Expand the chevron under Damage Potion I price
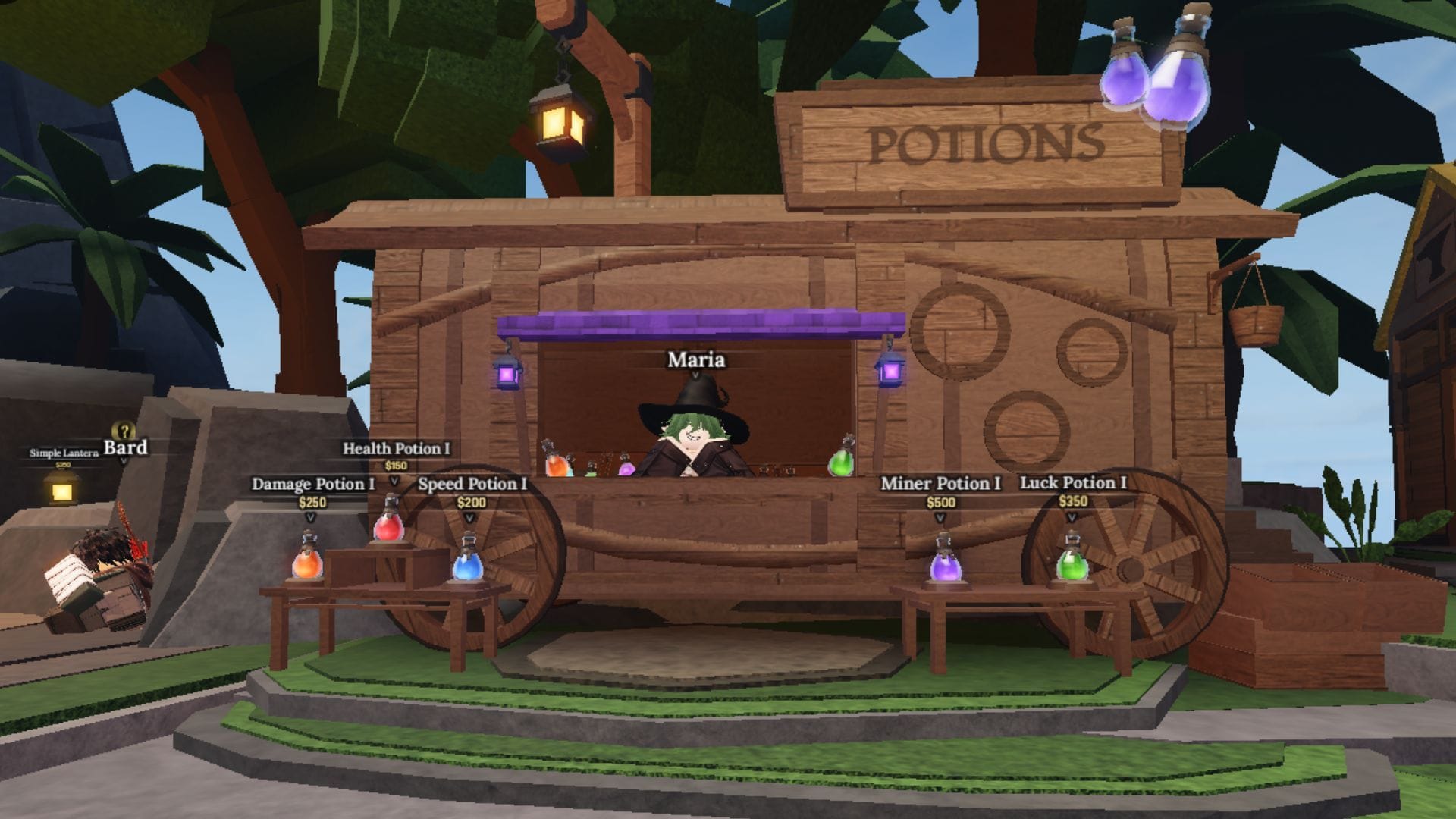The width and height of the screenshot is (1456, 819). [311, 518]
